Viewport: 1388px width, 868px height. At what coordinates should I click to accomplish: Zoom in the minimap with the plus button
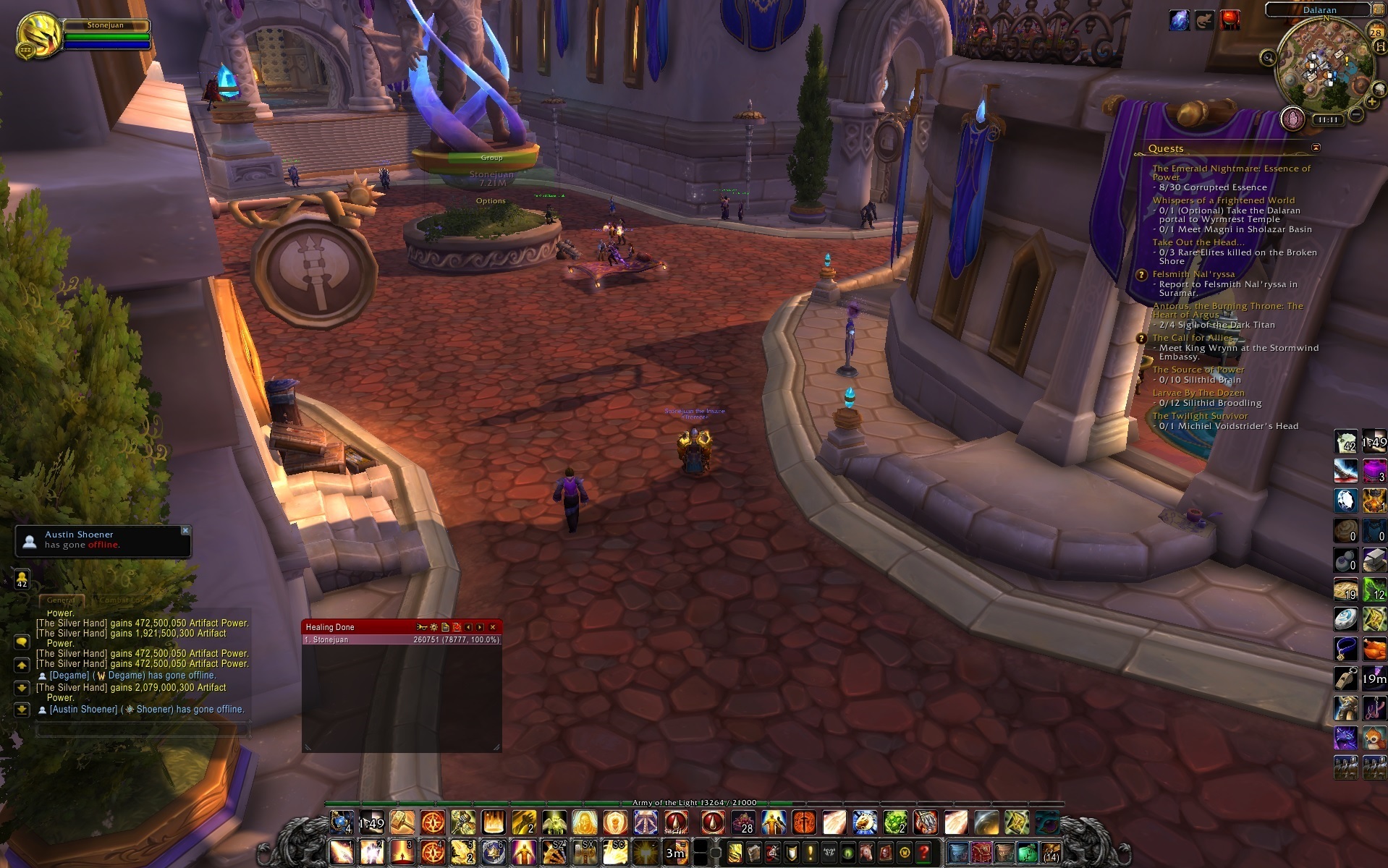[x=1372, y=102]
